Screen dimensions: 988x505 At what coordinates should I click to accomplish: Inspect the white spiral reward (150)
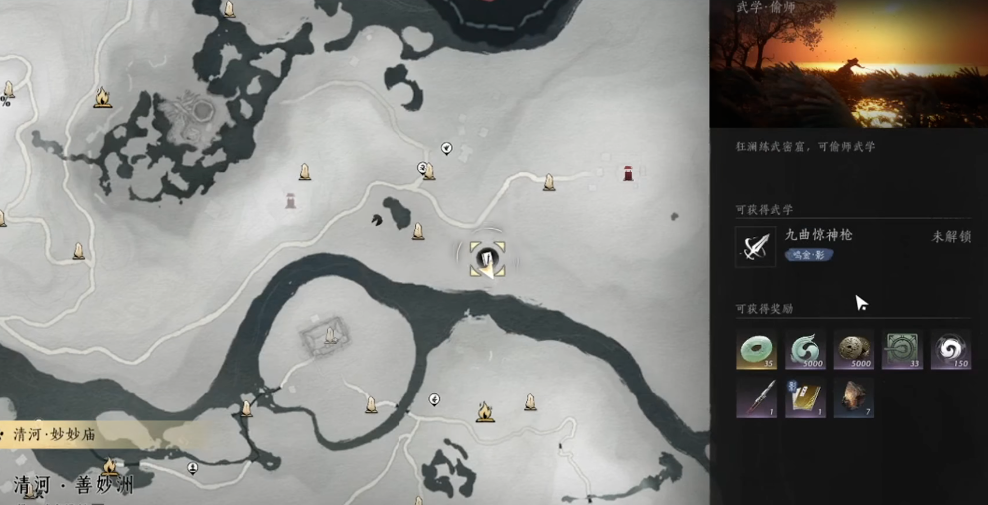point(950,350)
